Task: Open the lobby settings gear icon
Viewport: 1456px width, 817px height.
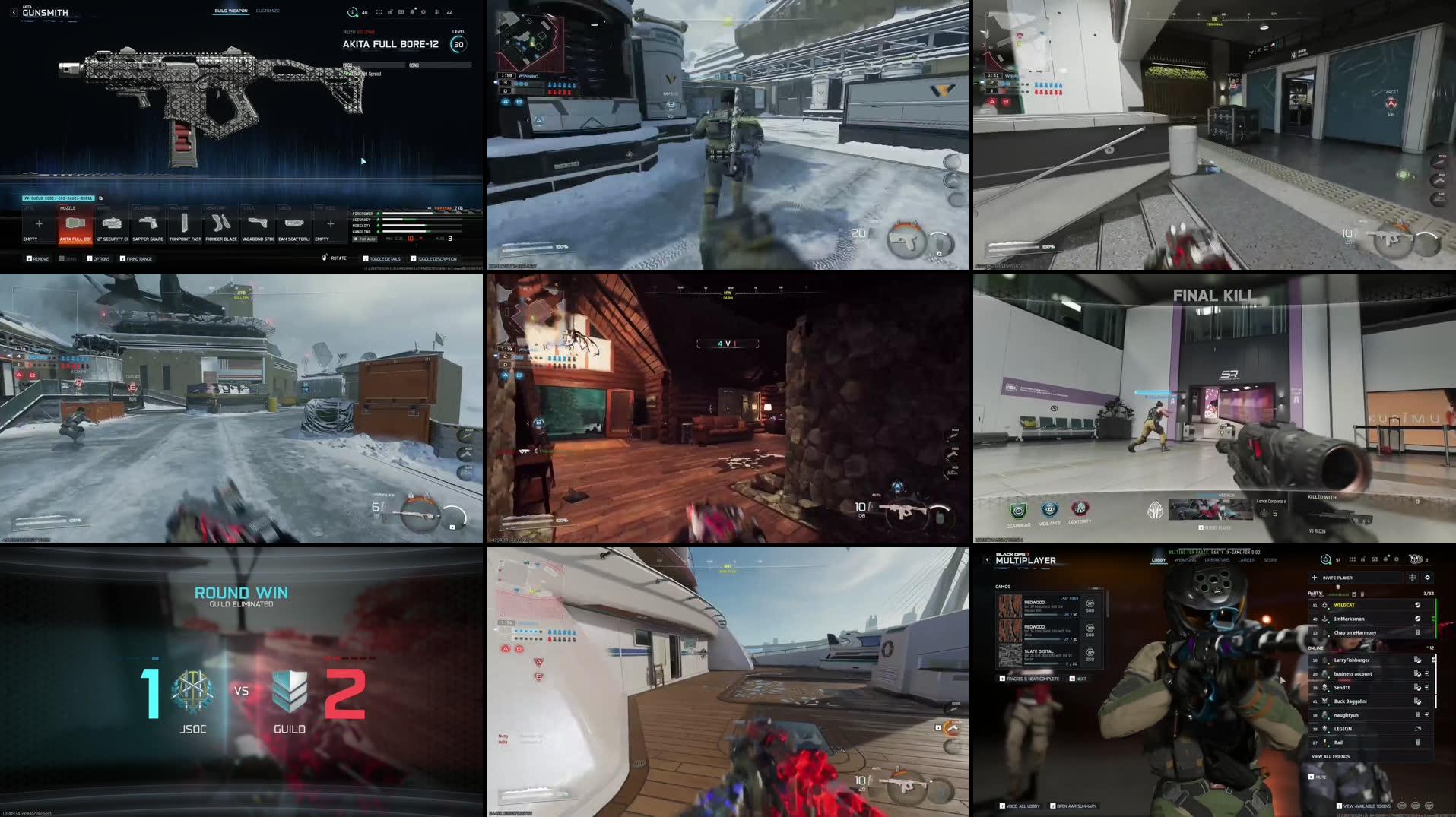Action: [1427, 578]
